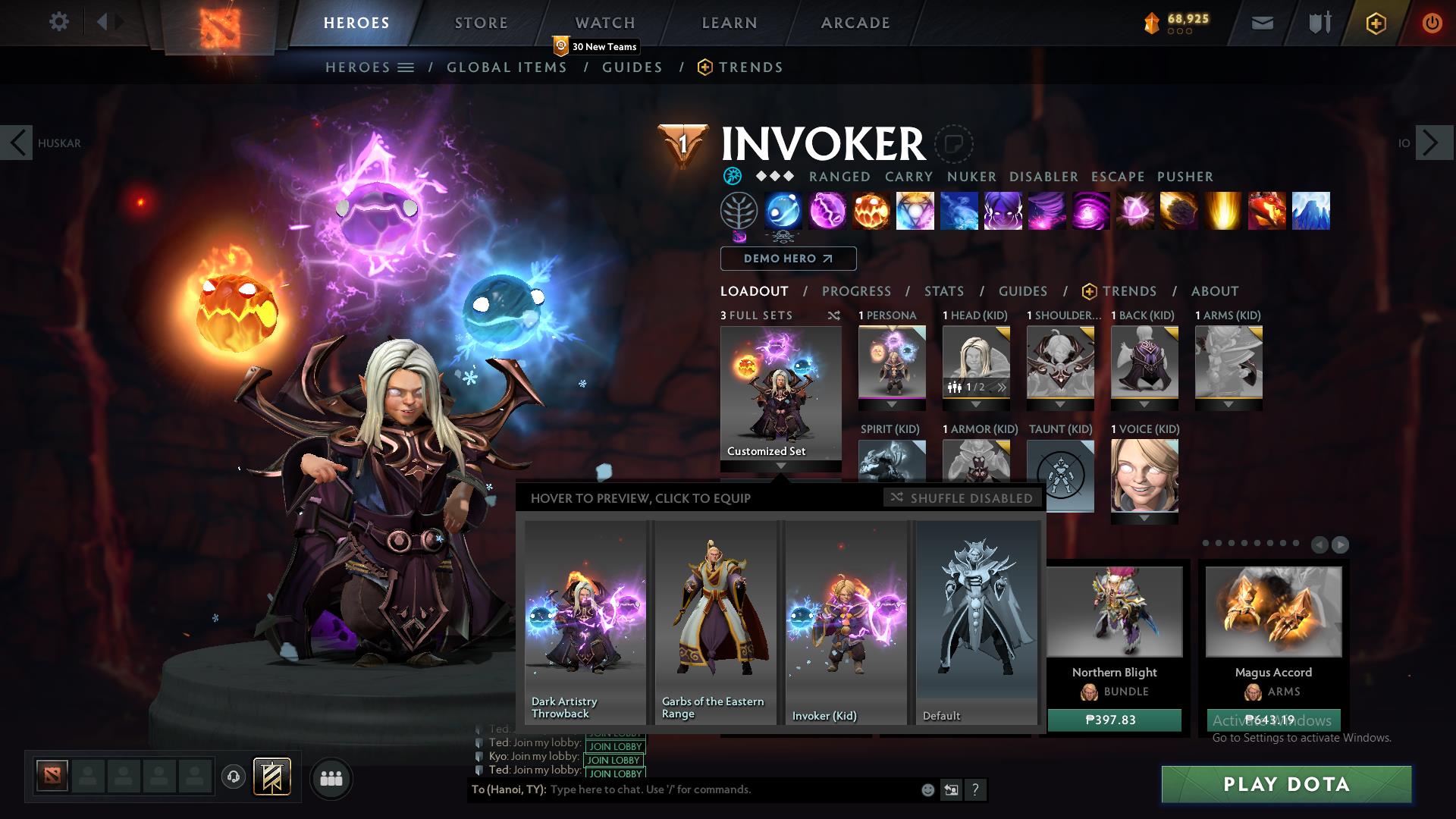Select the Quas orb ability icon
This screenshot has height=819, width=1456.
point(784,212)
